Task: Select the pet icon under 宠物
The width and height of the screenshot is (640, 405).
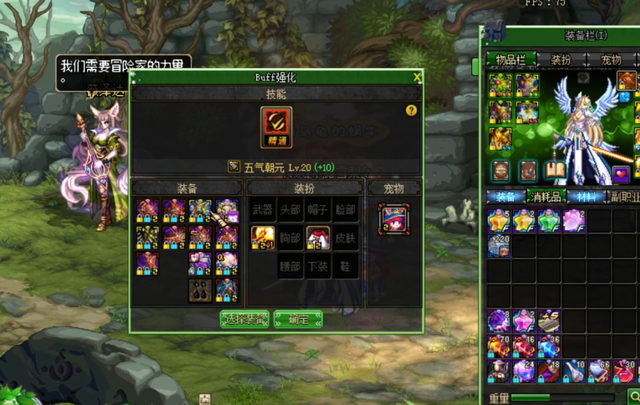Action: 393,218
